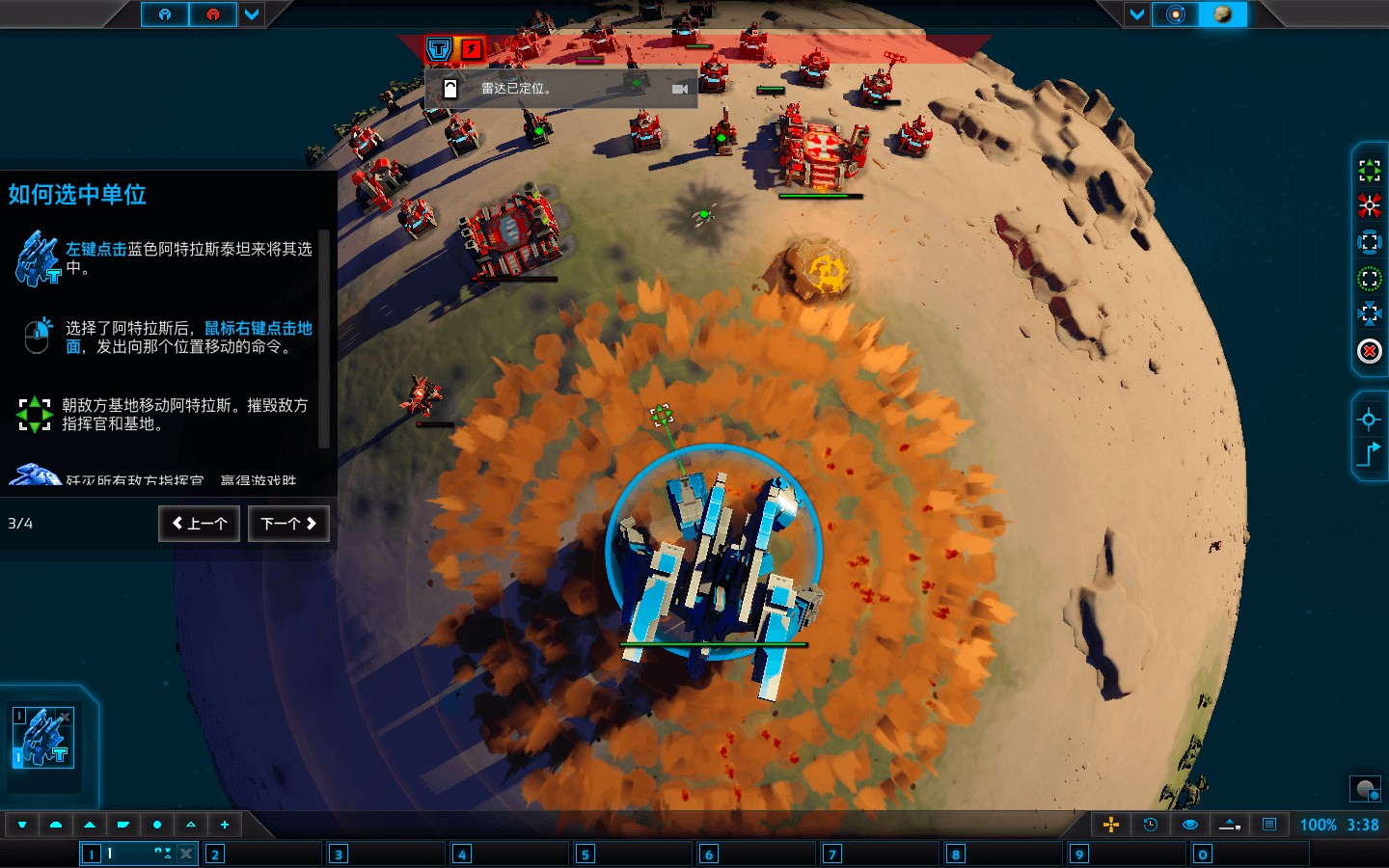1389x868 pixels.
Task: Click the 下一个 tutorial button
Action: point(288,523)
